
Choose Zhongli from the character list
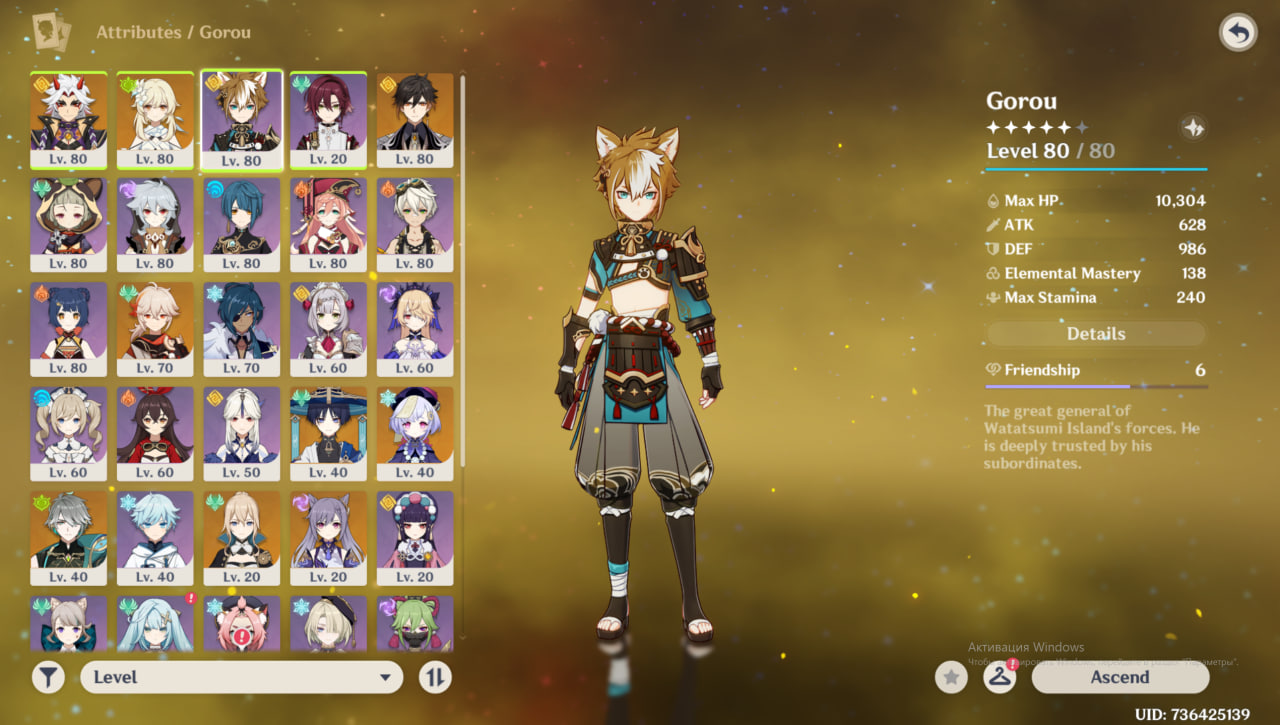415,120
